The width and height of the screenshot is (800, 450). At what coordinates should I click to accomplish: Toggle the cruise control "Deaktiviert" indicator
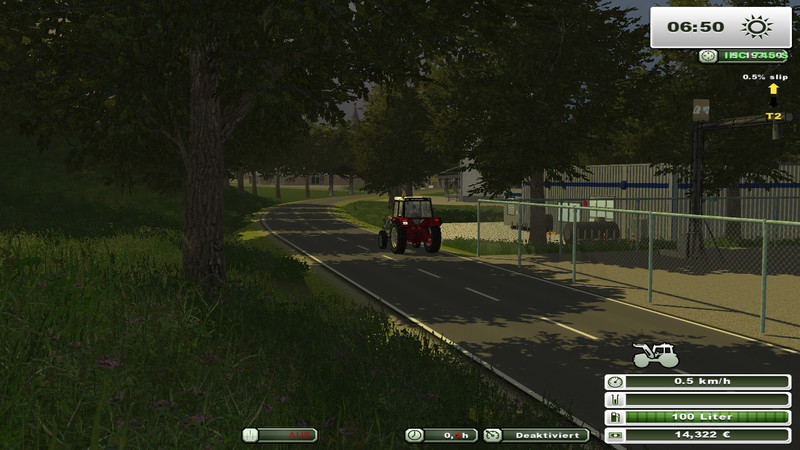point(530,435)
